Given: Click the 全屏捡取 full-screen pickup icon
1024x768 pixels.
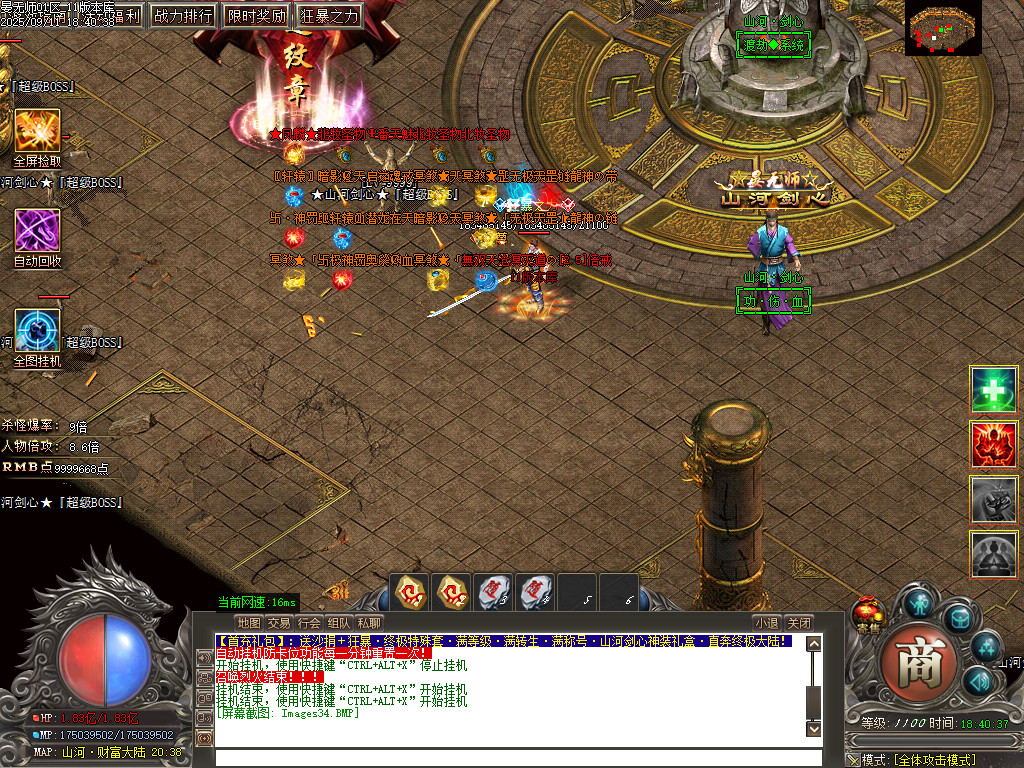Looking at the screenshot, I should (37, 131).
